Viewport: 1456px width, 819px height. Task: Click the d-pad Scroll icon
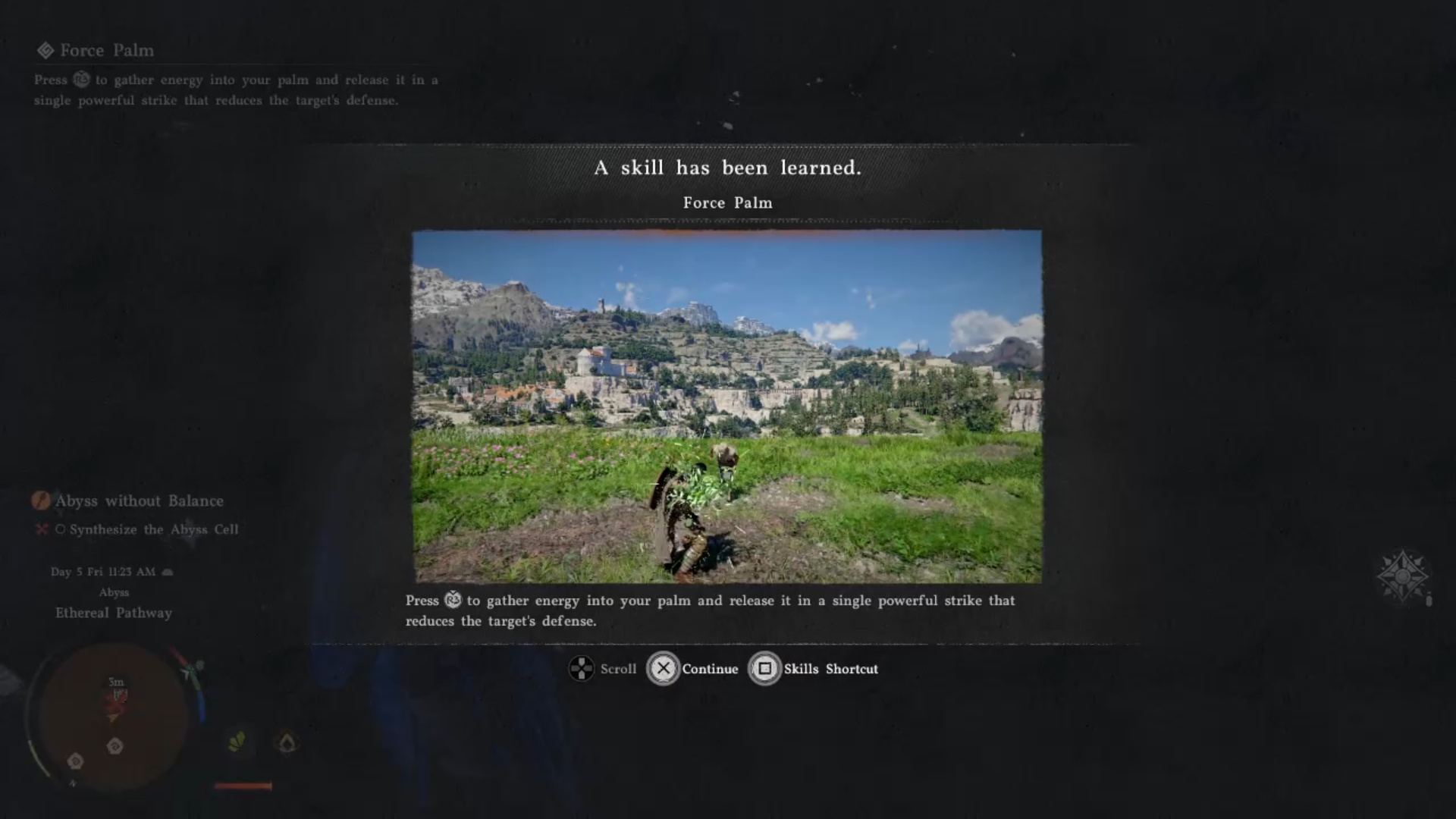pos(582,670)
